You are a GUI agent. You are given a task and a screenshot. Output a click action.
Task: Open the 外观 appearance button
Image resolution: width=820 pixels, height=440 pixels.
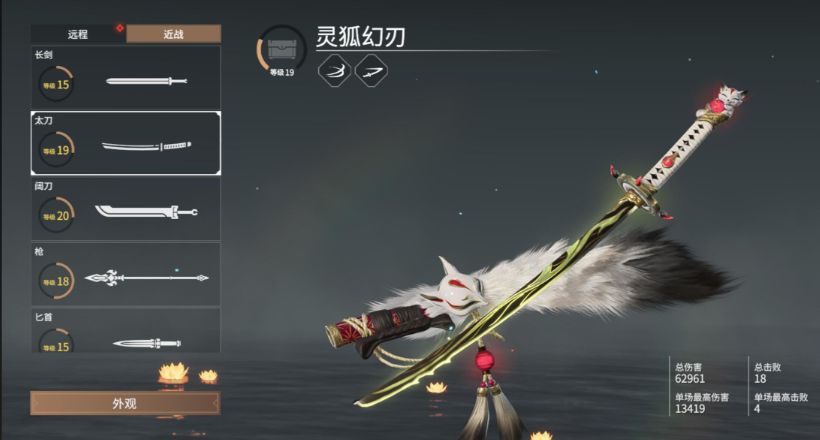[125, 404]
